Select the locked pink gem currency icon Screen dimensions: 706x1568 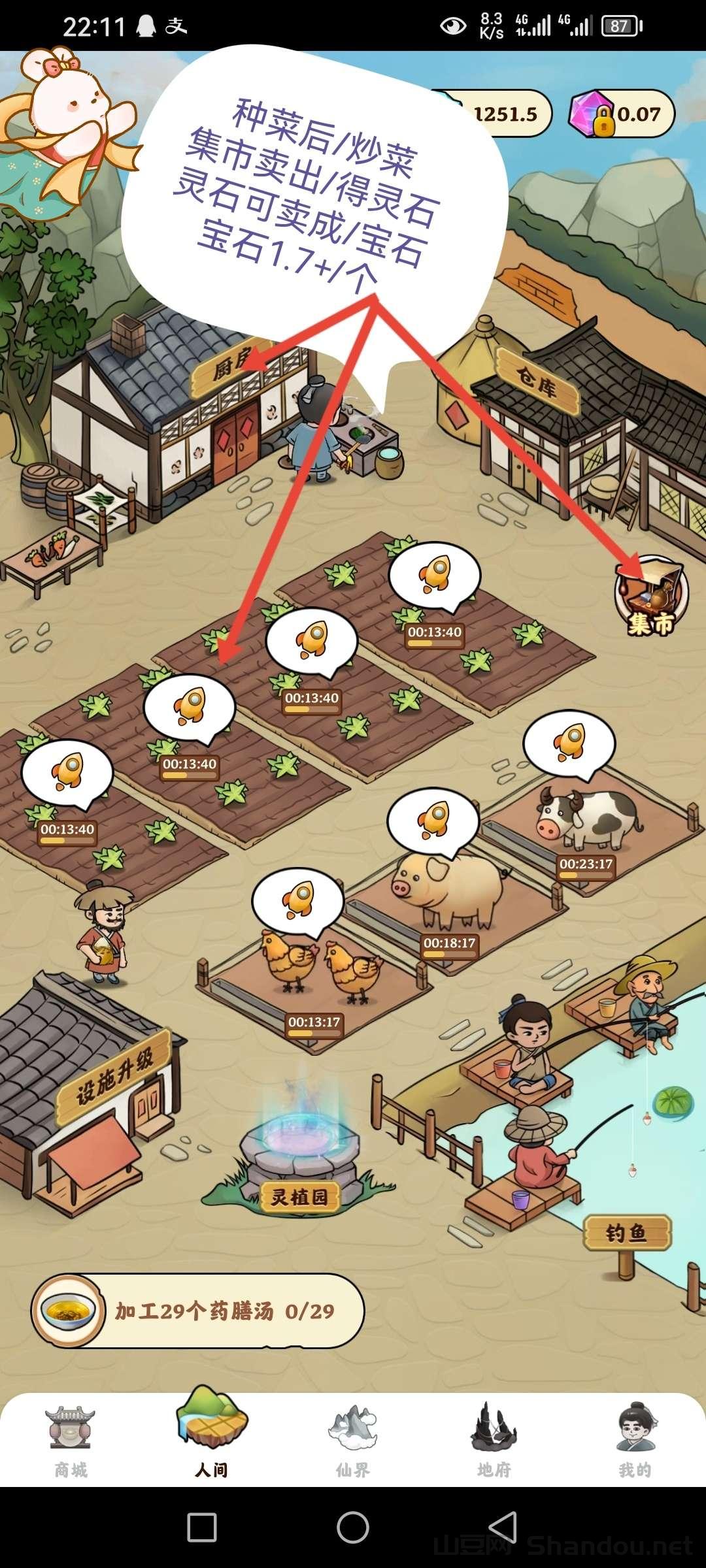(x=591, y=114)
